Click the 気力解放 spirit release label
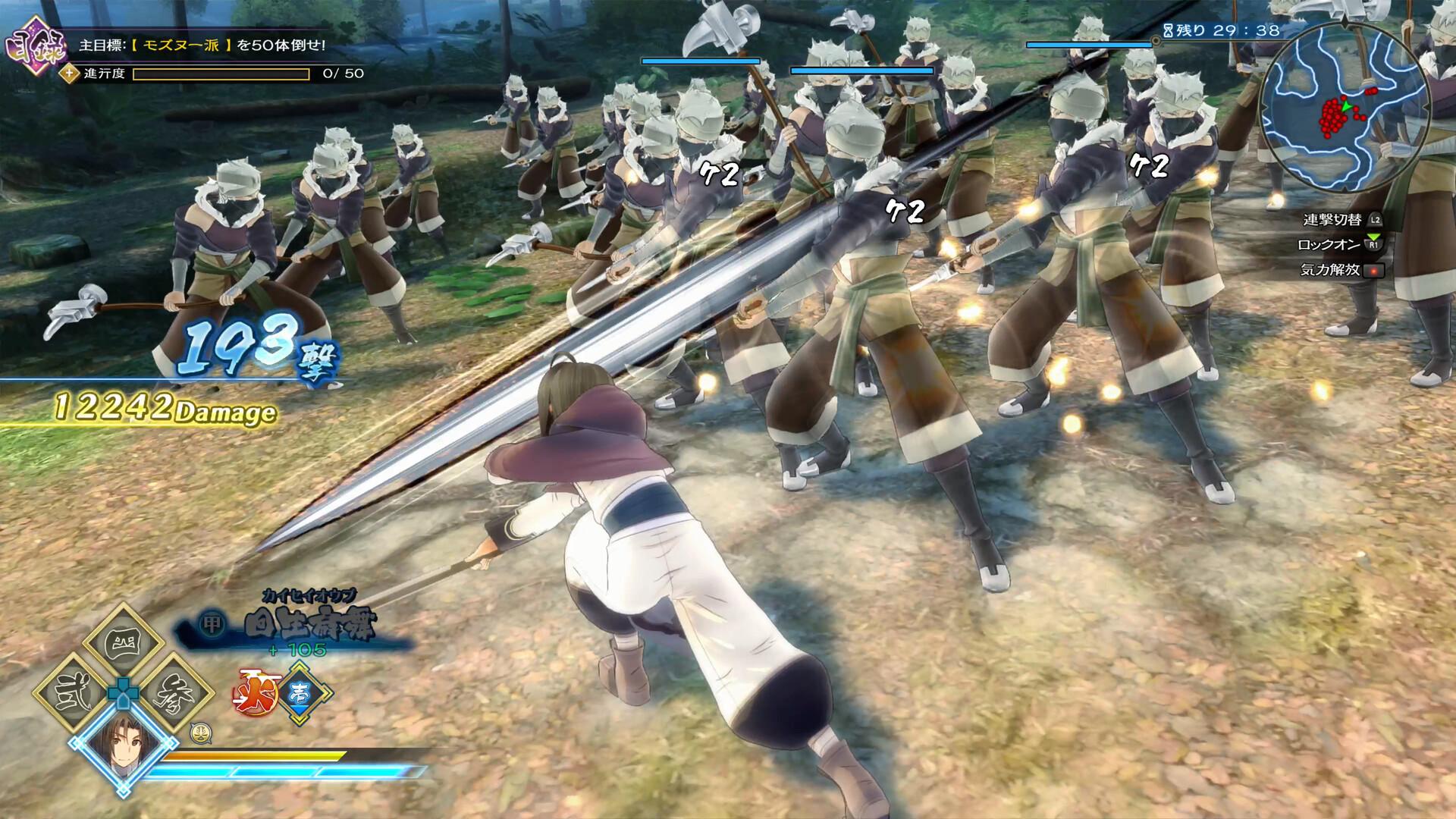1456x819 pixels. coord(1330,270)
